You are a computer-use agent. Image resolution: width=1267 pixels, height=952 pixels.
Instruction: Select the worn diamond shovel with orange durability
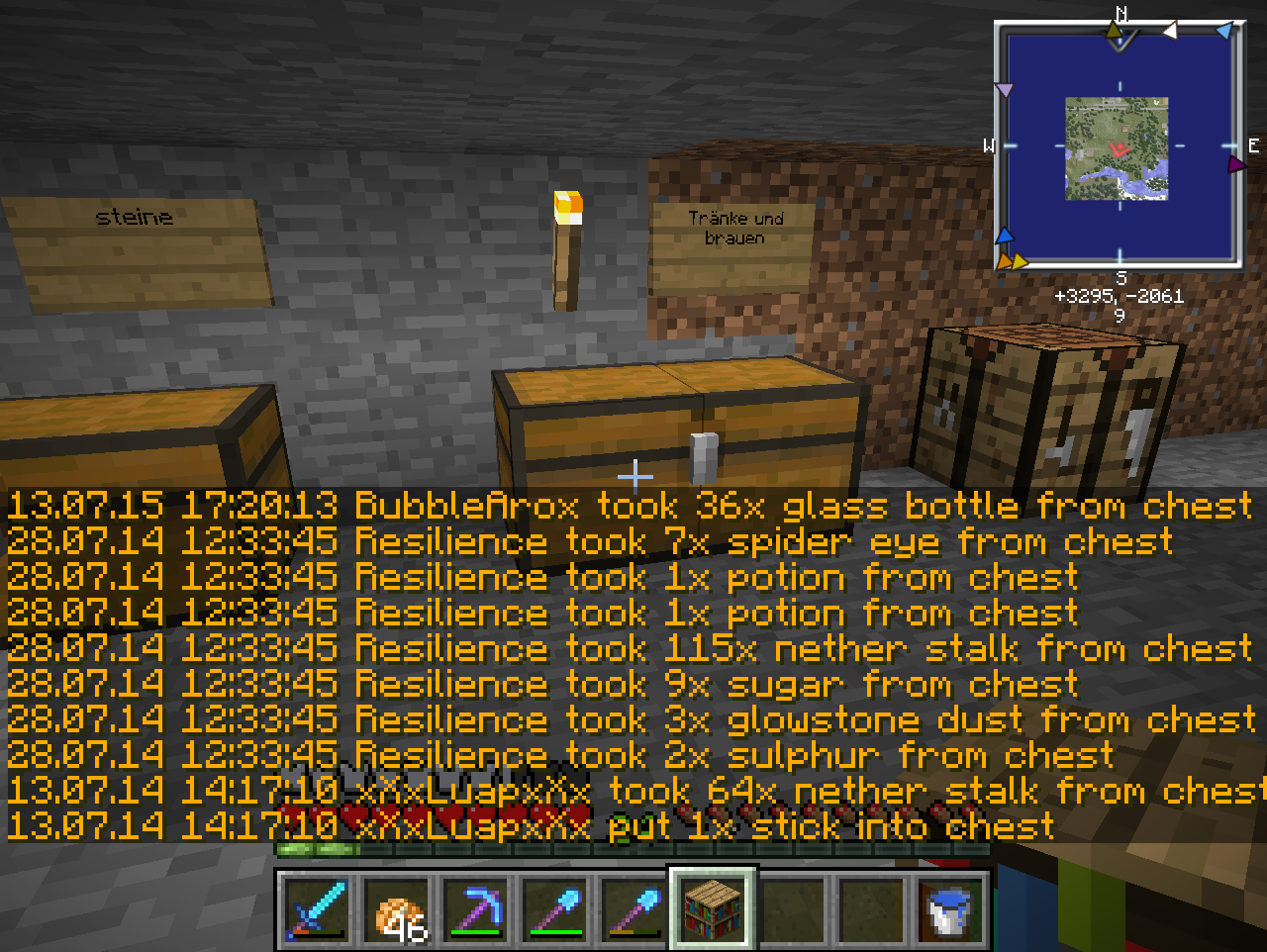click(x=633, y=909)
